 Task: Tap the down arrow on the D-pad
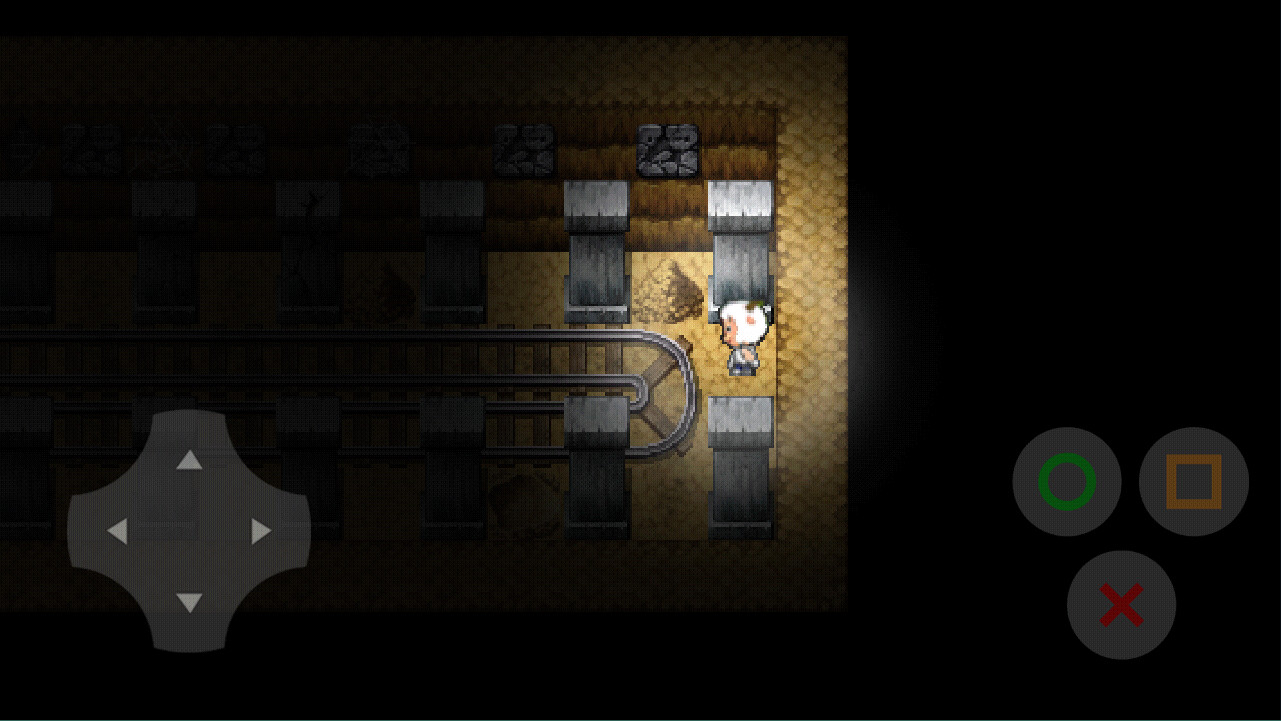189,602
